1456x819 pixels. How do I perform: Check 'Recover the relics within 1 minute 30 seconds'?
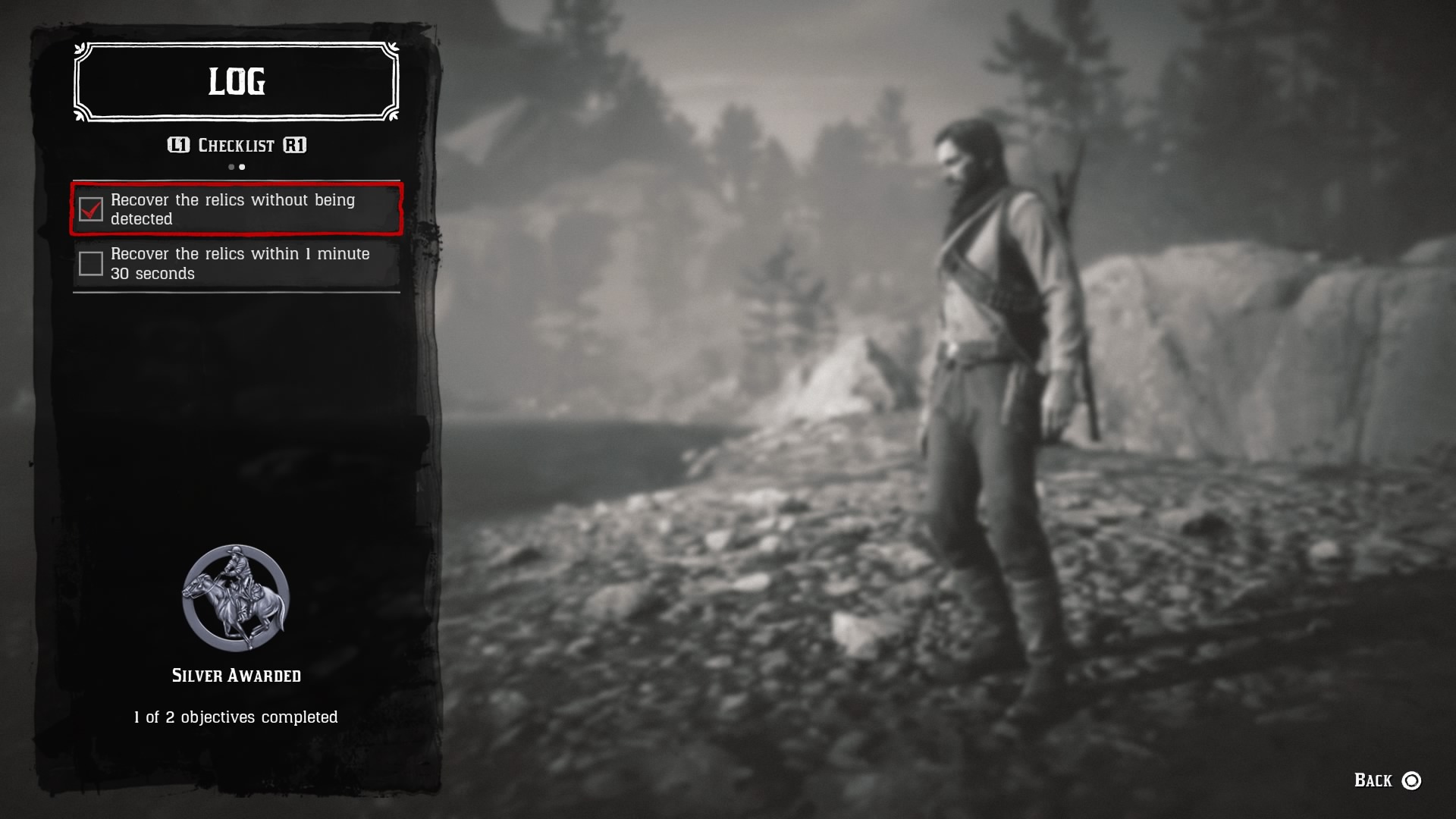[x=235, y=263]
